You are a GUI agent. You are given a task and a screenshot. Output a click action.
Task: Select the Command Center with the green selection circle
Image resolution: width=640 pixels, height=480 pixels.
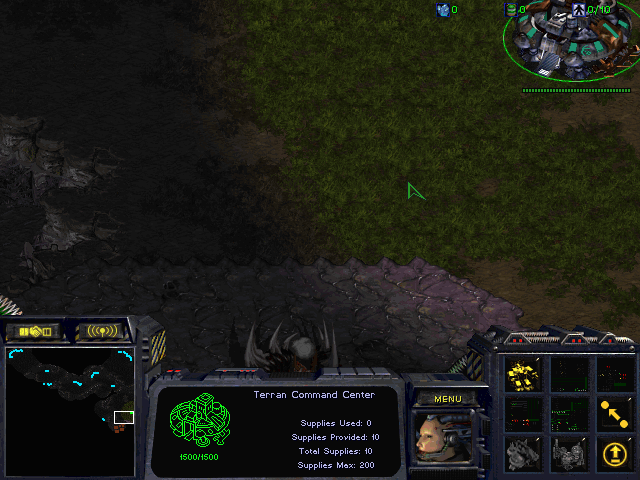568,40
